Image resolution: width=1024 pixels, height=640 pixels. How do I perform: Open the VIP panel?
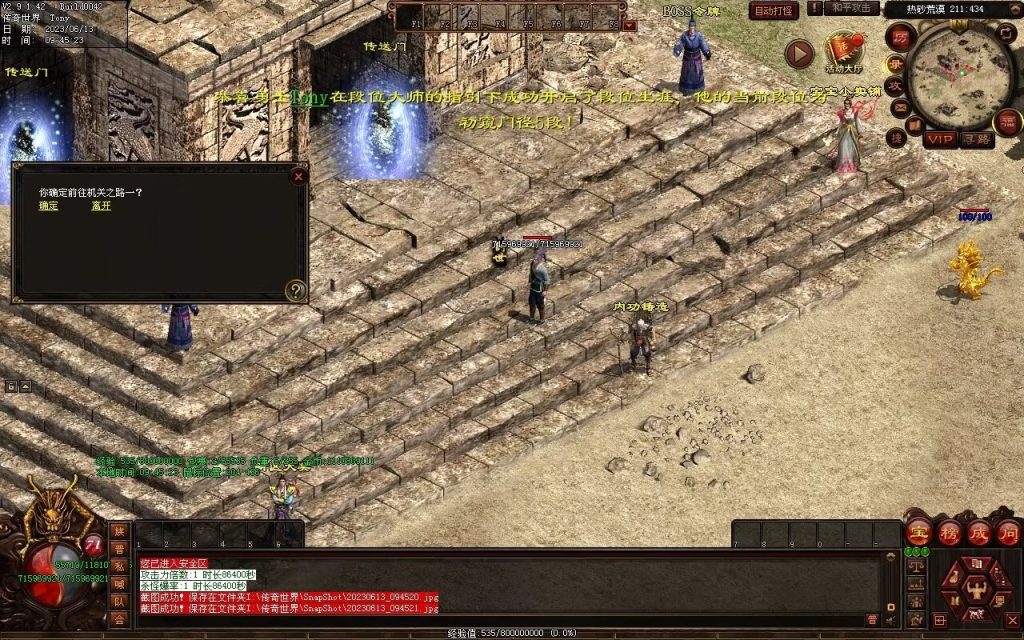[940, 139]
